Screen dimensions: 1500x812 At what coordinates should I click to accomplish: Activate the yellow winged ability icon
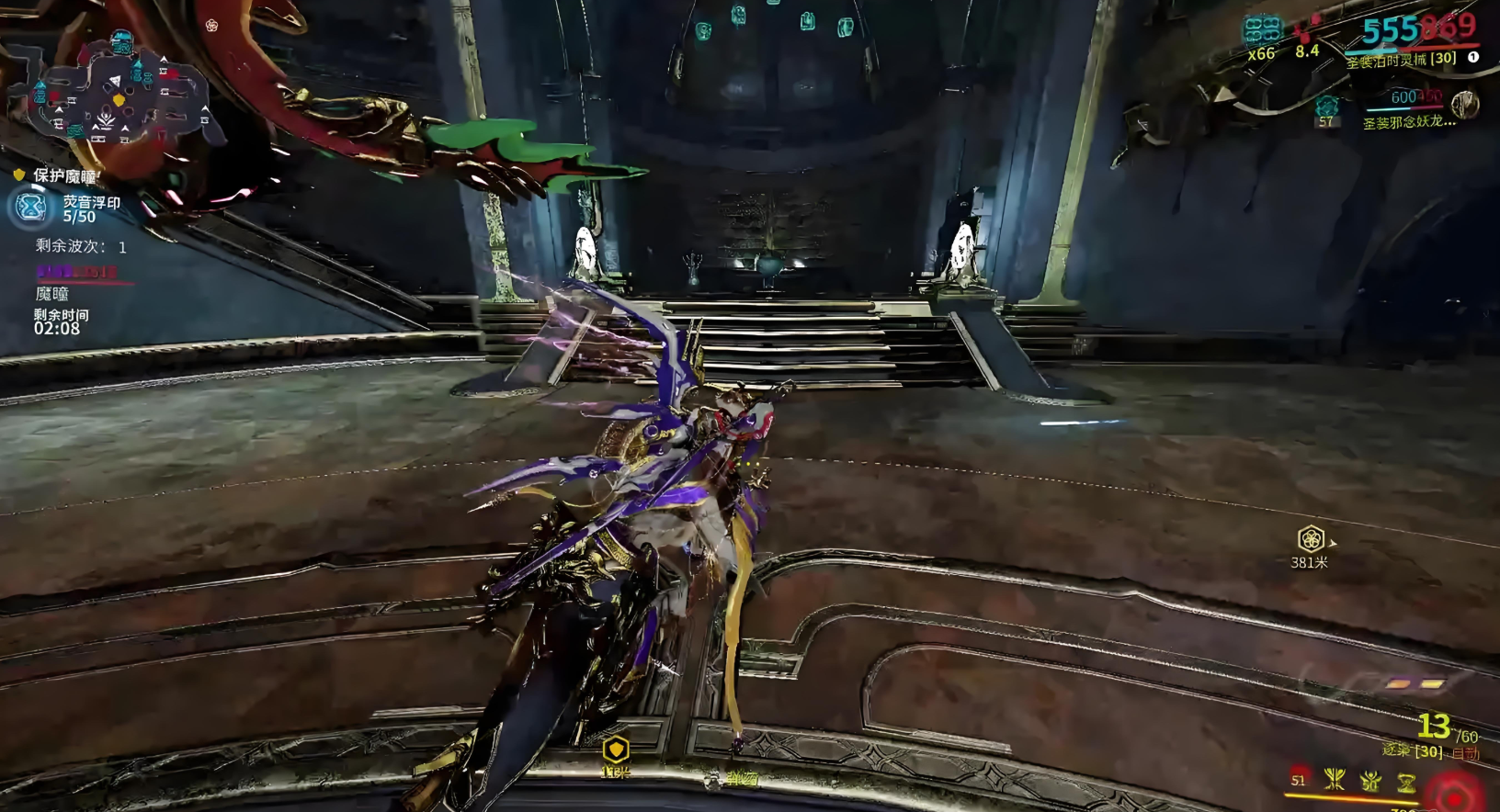(x=1335, y=781)
